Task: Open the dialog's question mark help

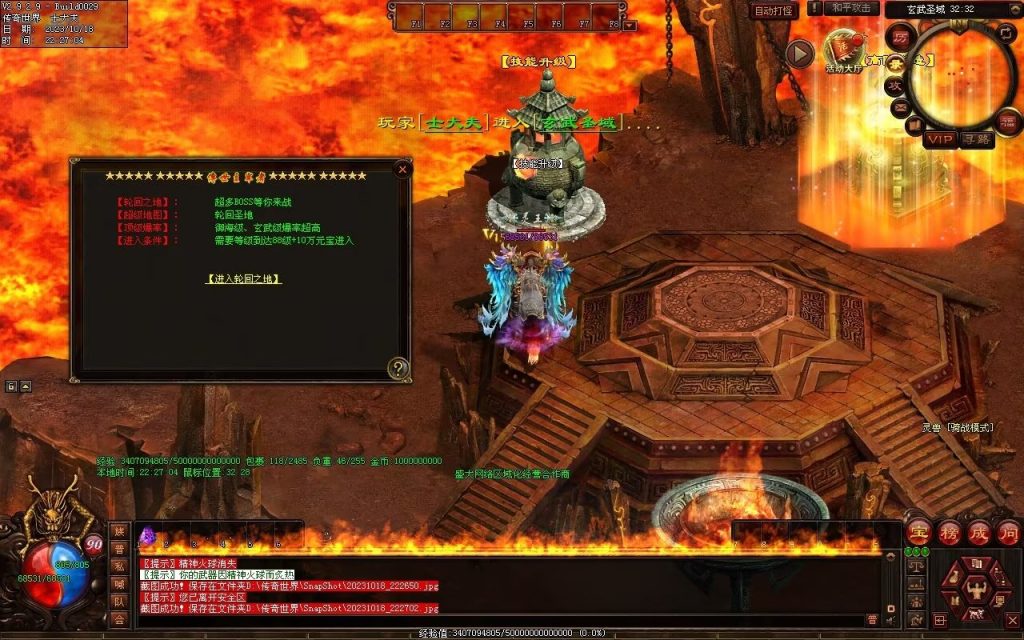Action: (398, 368)
